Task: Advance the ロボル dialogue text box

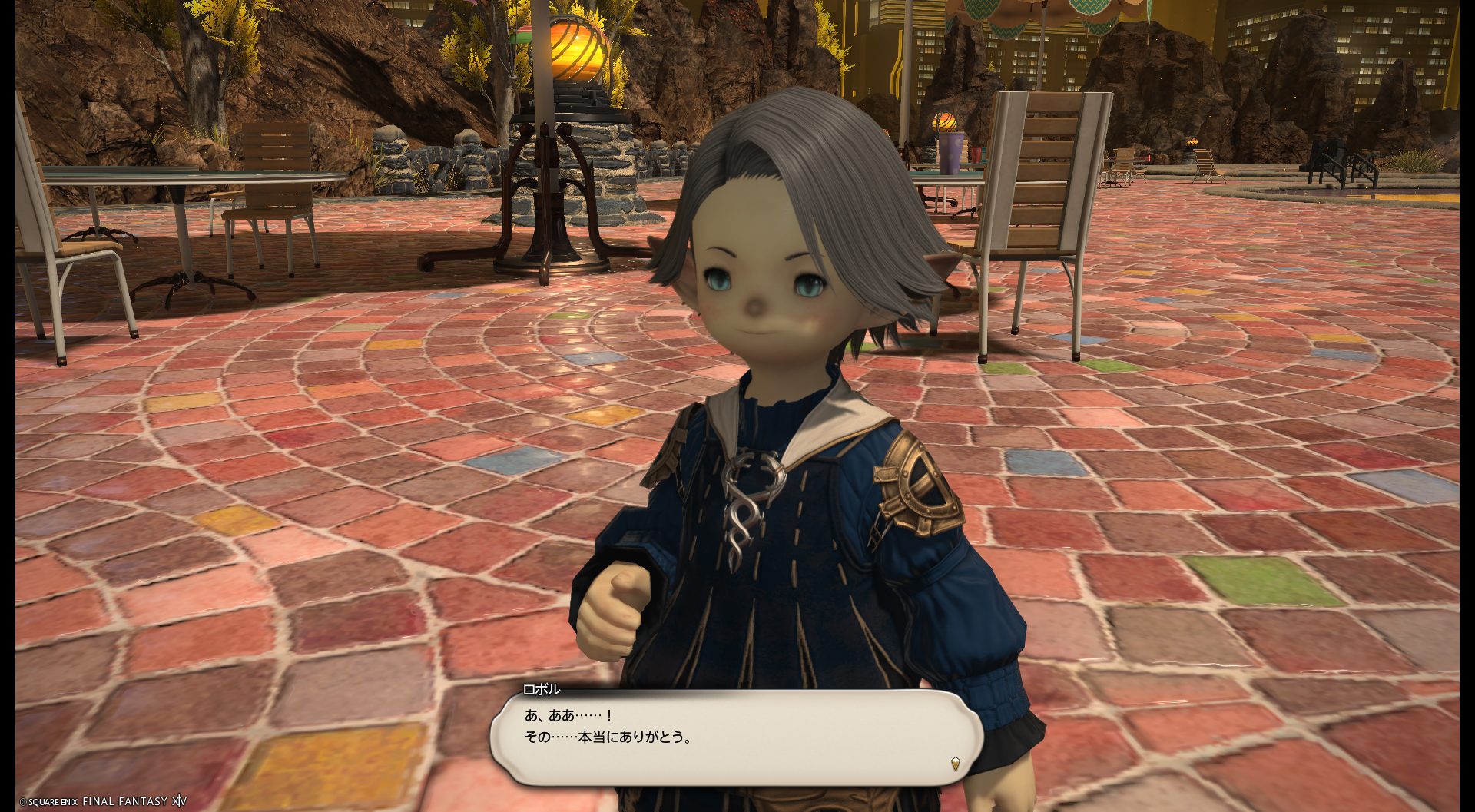Action: click(x=736, y=736)
